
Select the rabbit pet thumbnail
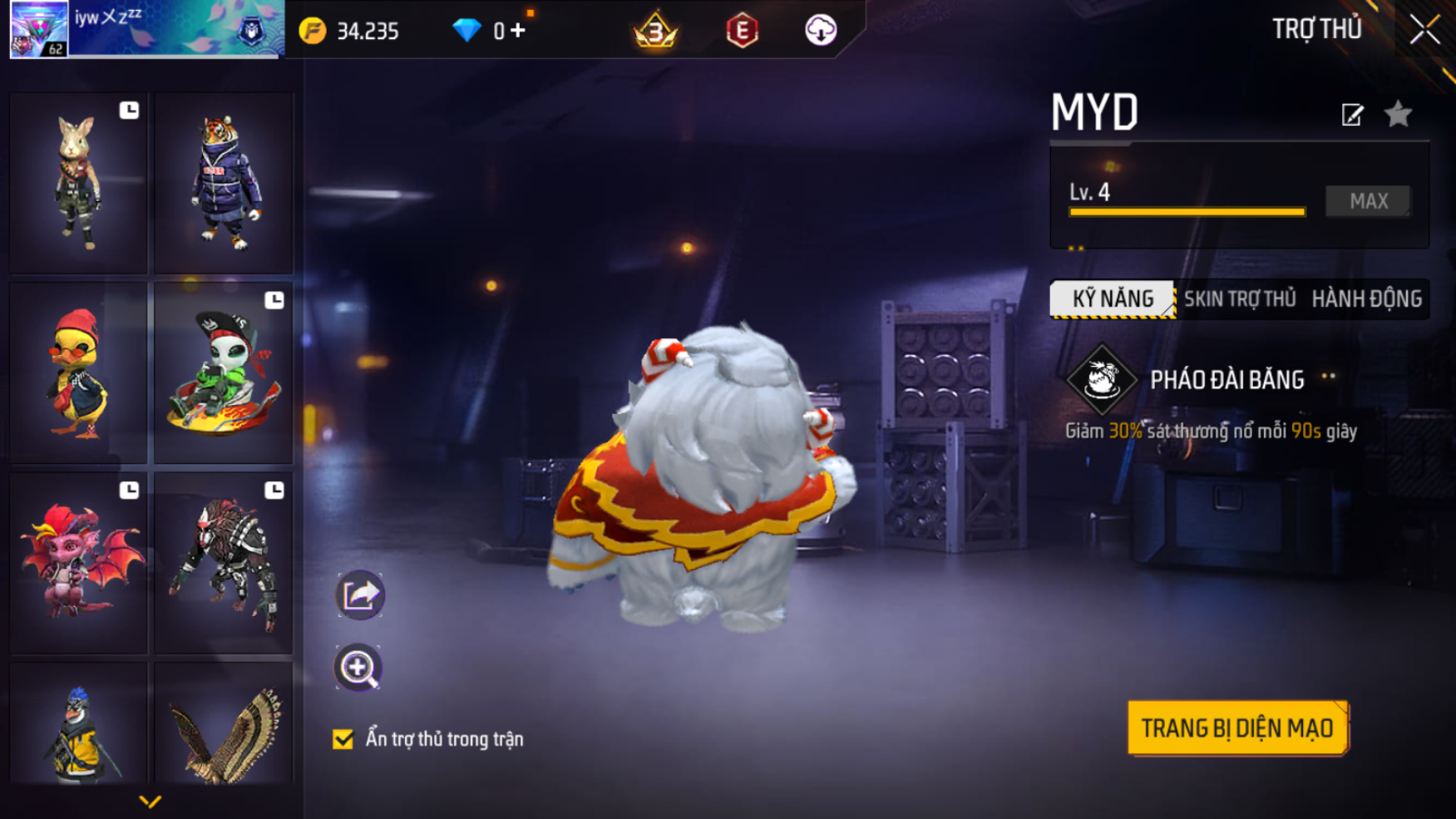click(78, 183)
